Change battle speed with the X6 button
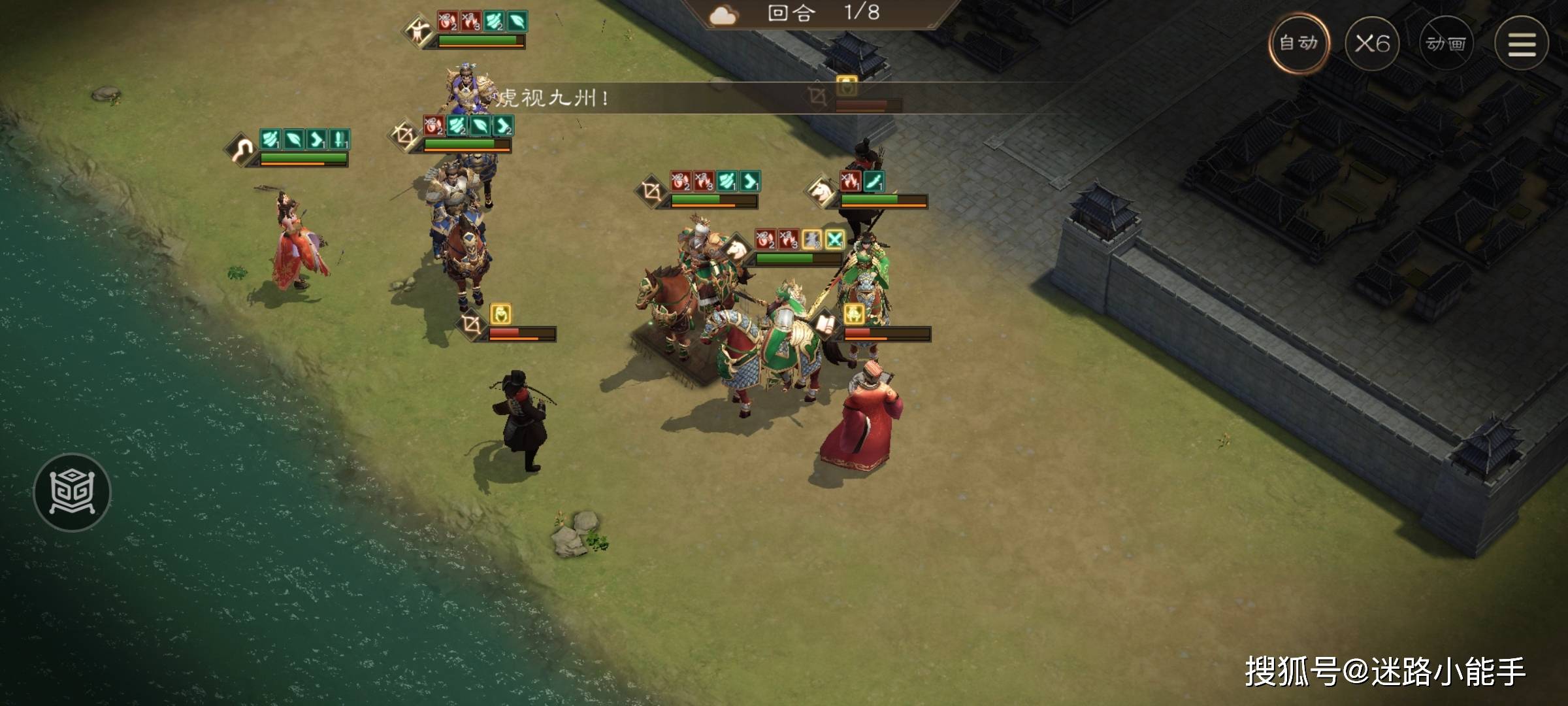Image resolution: width=1568 pixels, height=706 pixels. click(1372, 44)
